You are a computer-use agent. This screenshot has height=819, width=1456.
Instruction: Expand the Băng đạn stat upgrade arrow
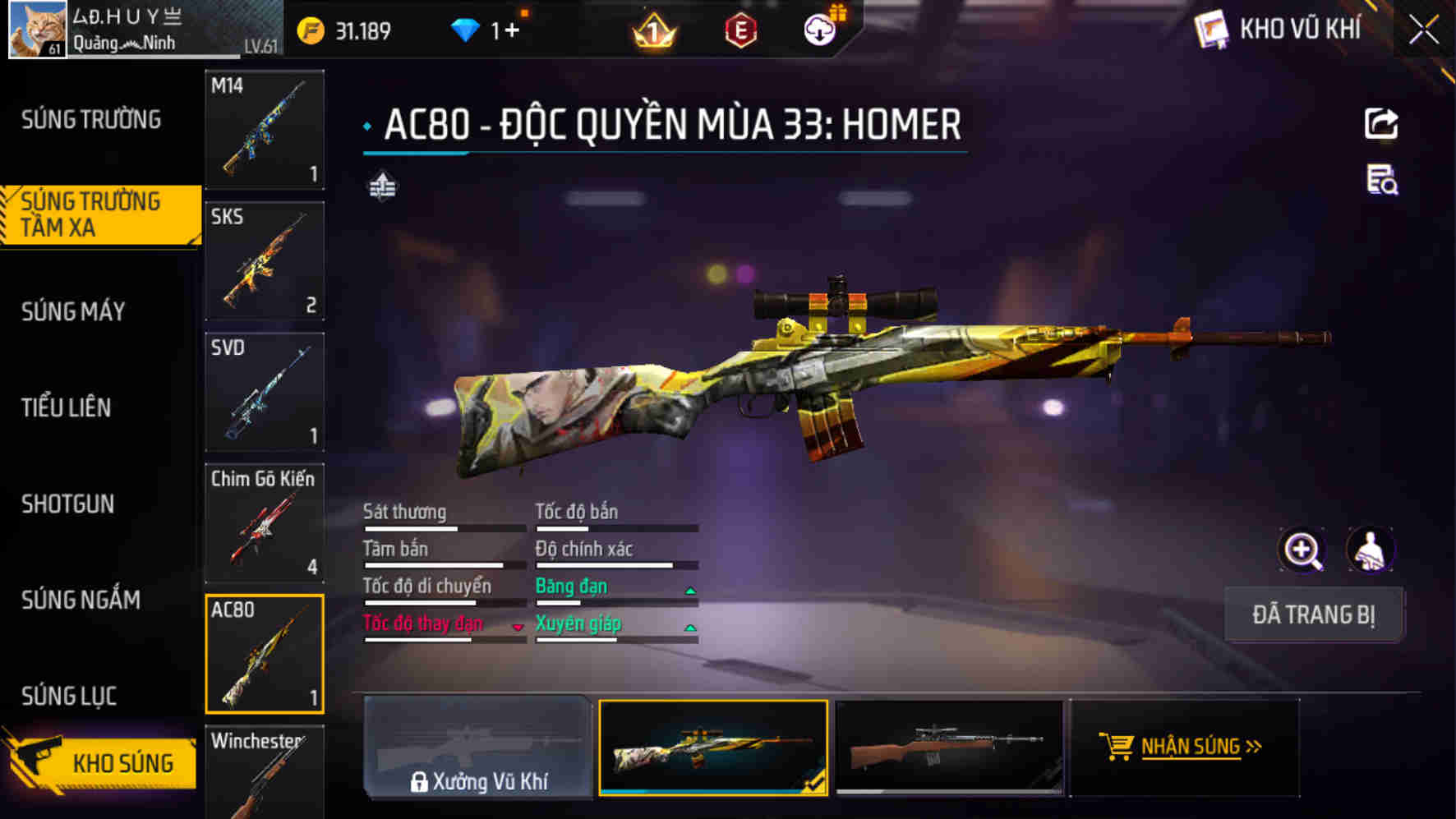689,588
